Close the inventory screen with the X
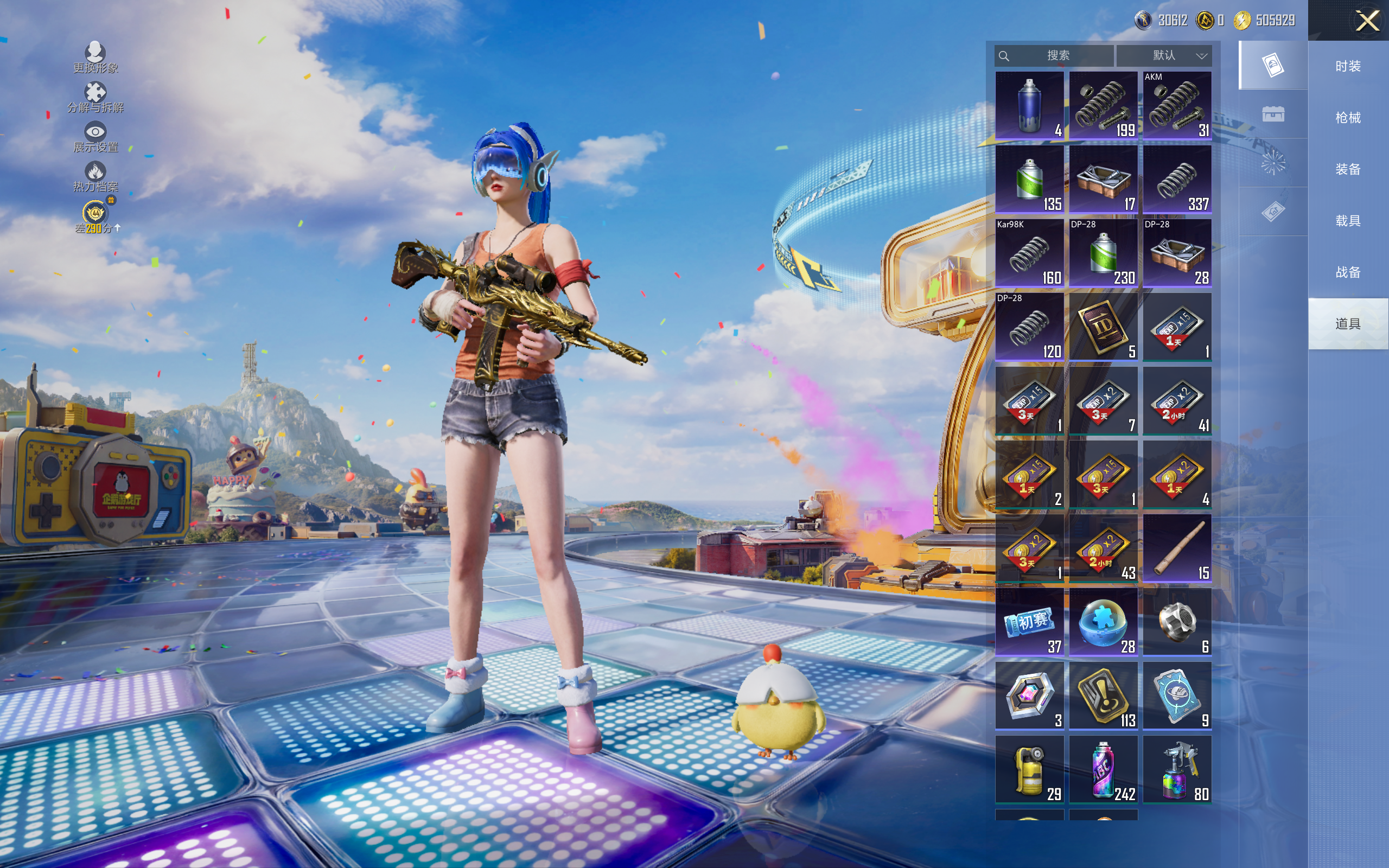The image size is (1389, 868). [x=1367, y=21]
